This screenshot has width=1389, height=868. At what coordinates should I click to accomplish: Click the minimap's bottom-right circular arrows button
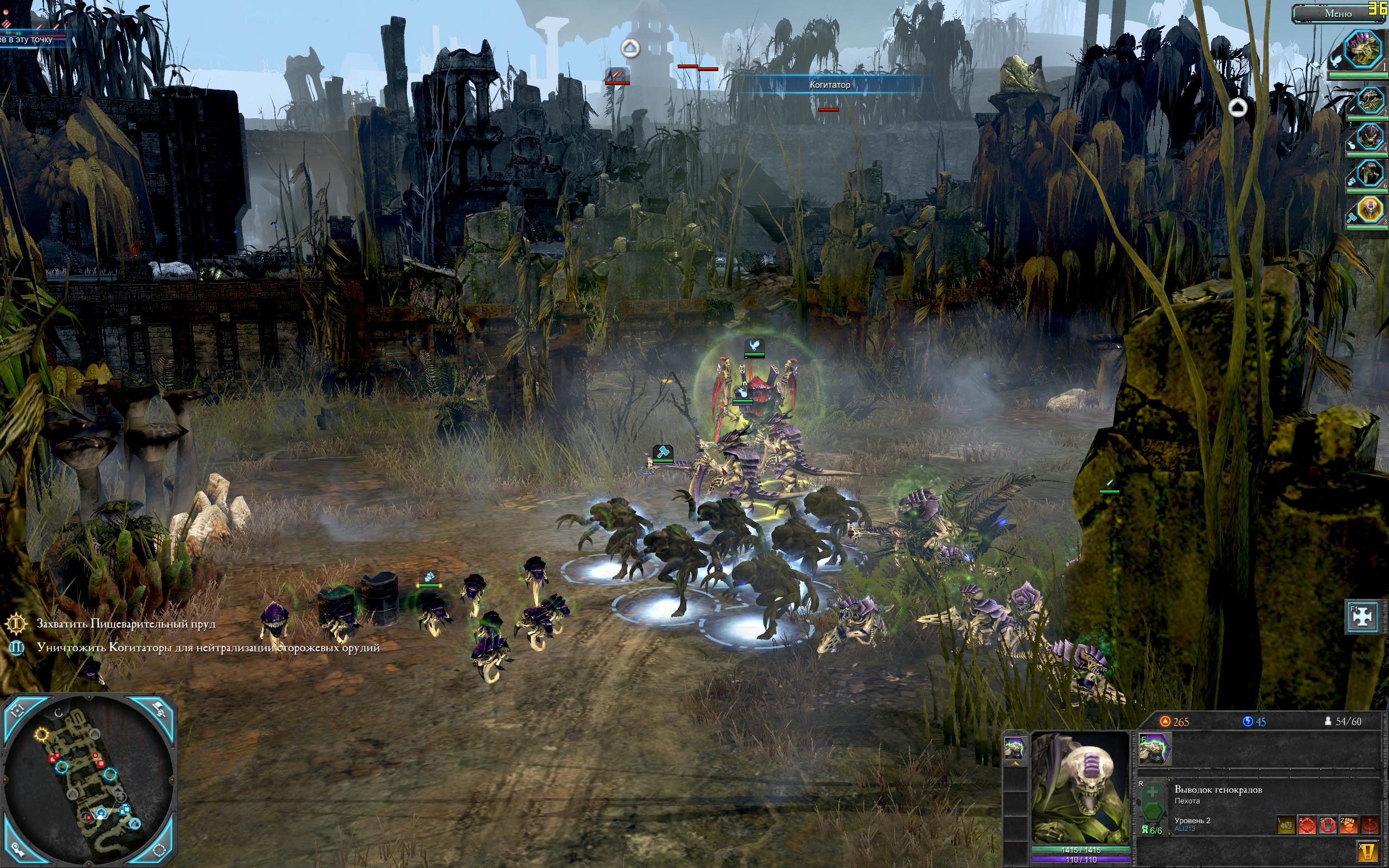[161, 851]
